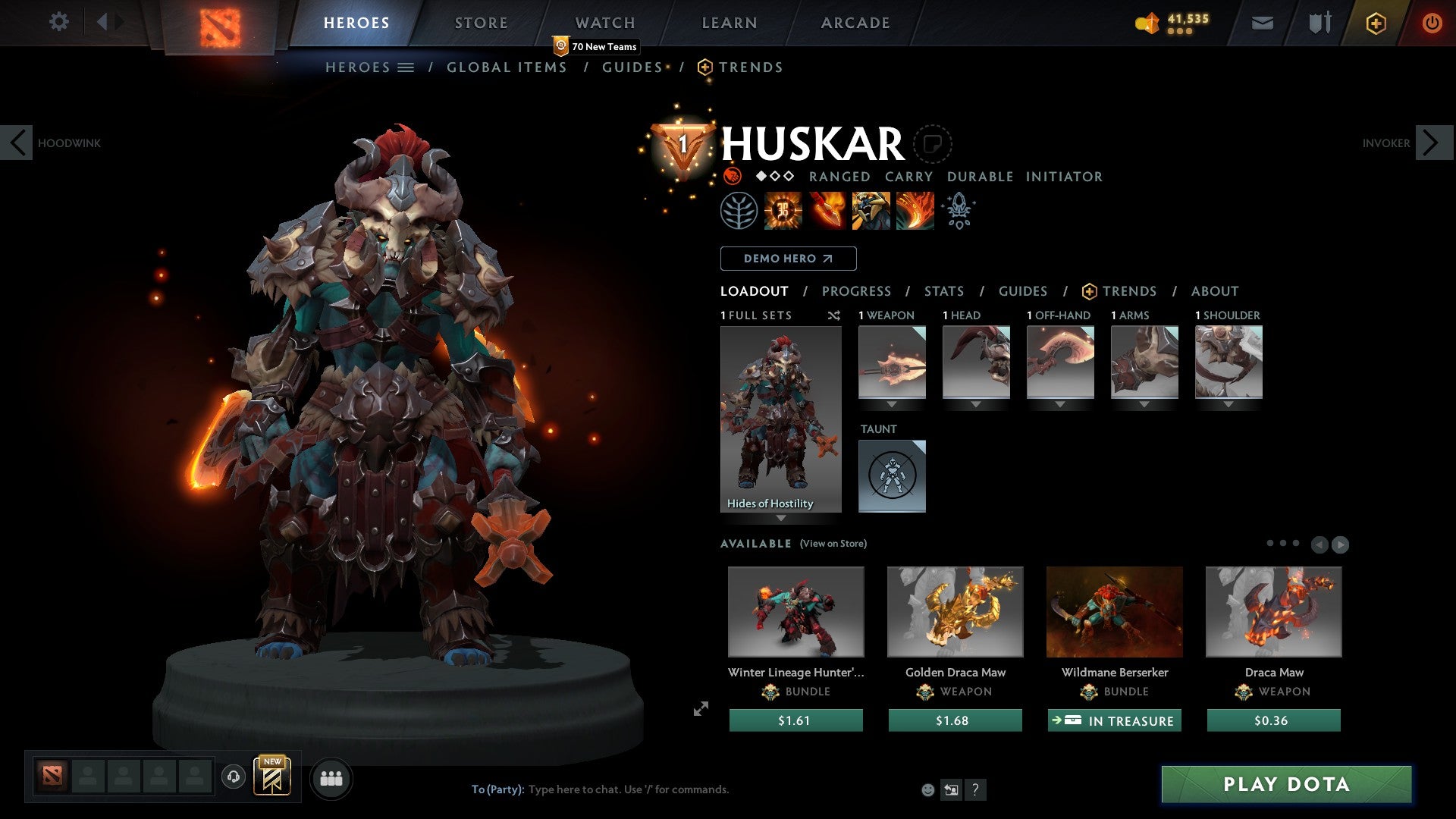Image resolution: width=1456 pixels, height=819 pixels.
Task: View Huskar's Burning Spear ability icon
Action: click(x=827, y=211)
